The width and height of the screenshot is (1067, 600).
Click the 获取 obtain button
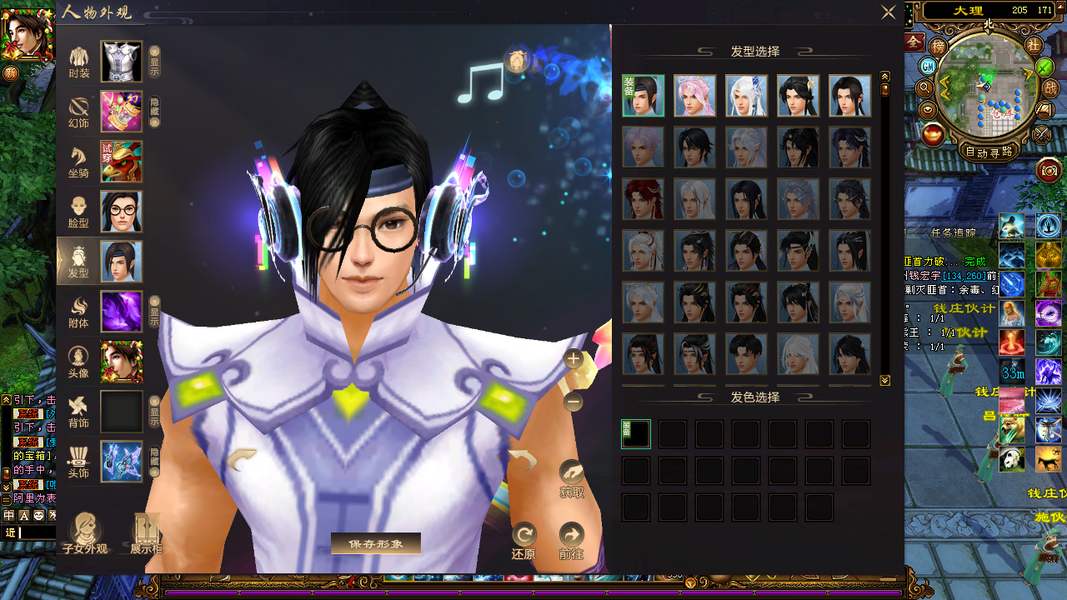point(571,479)
